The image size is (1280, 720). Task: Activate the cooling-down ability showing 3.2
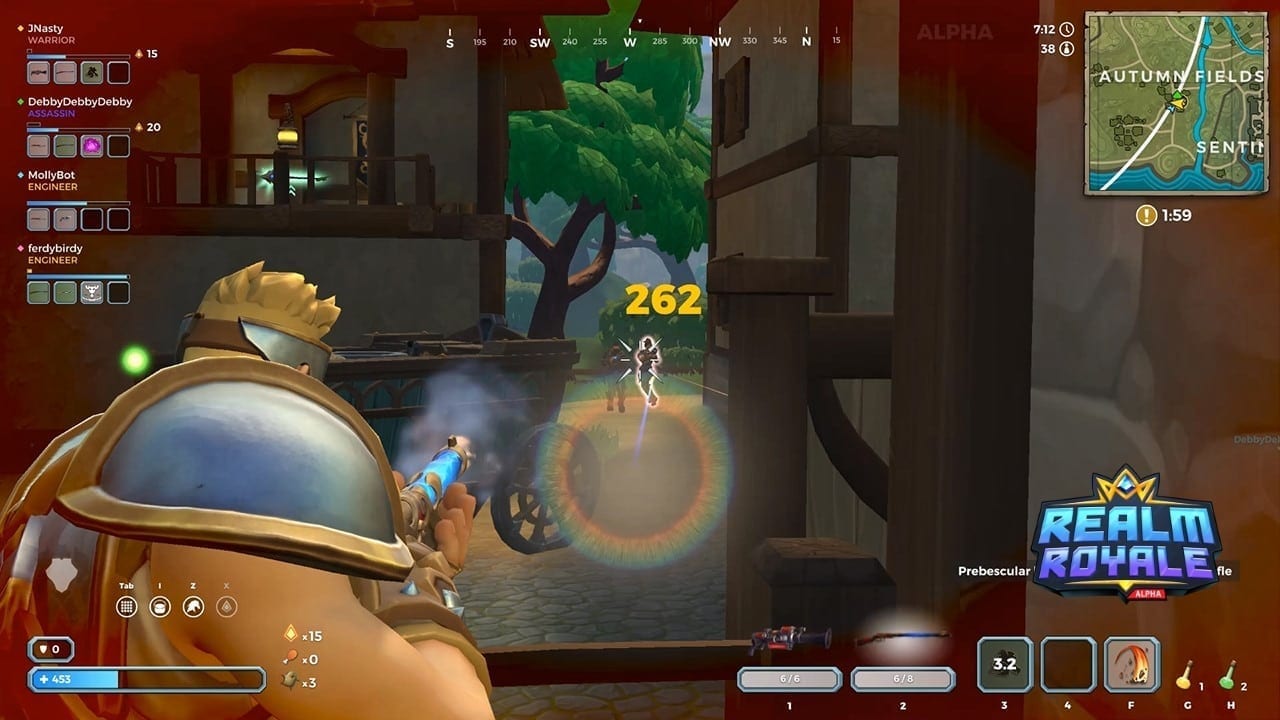[1004, 664]
